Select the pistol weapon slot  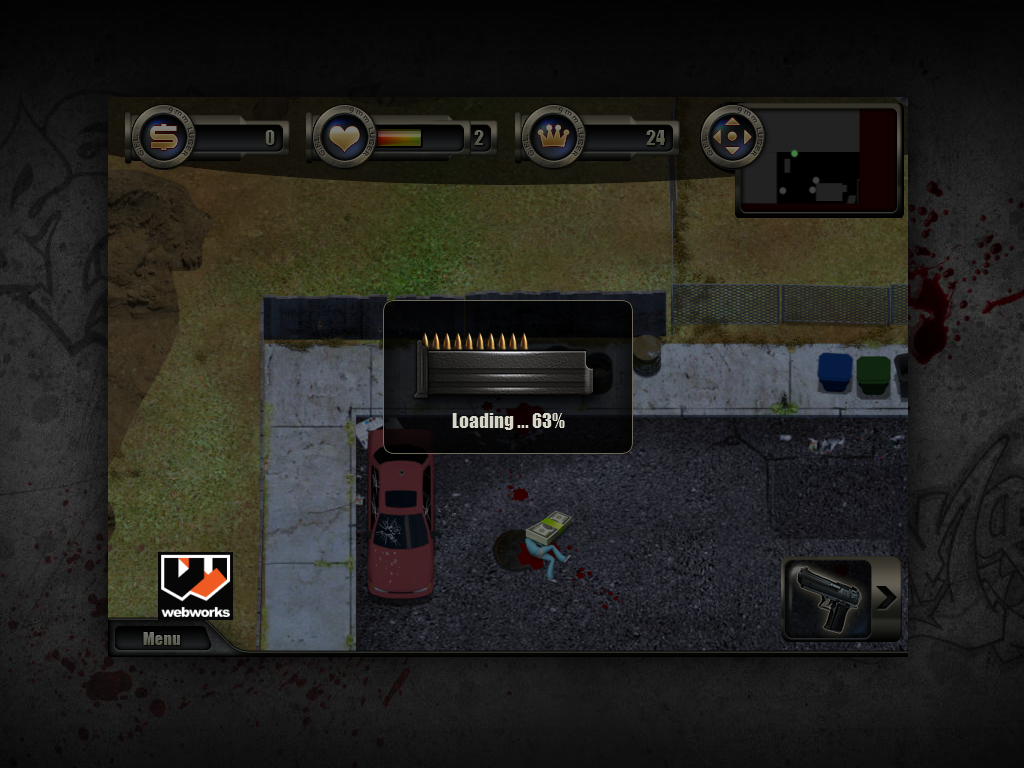[827, 599]
